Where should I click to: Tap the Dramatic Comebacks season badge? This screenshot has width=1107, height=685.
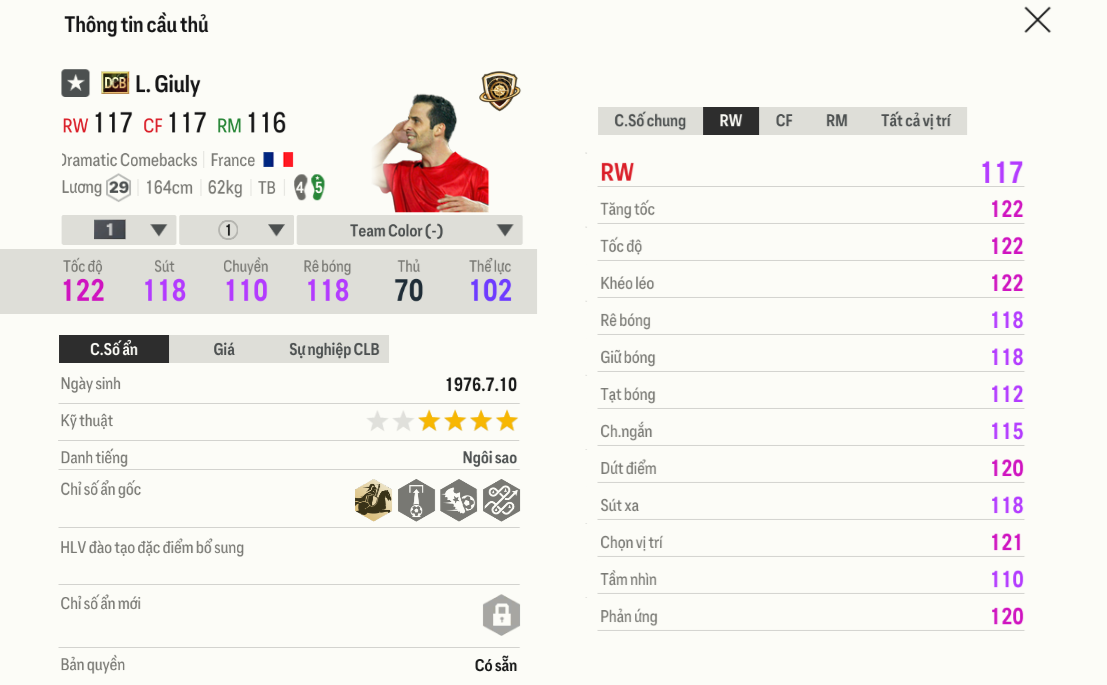[114, 83]
